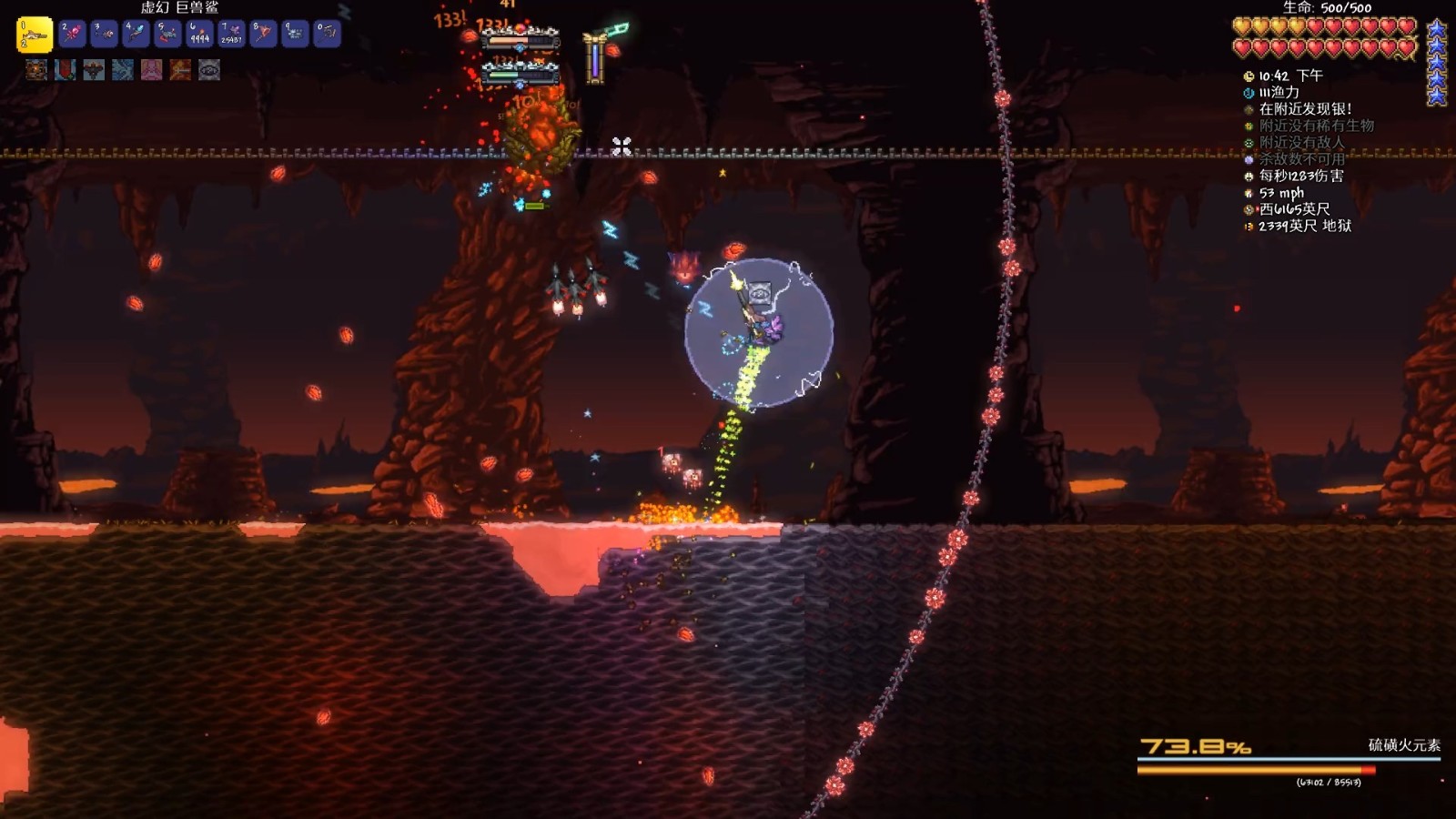Choose the fish-shaped item in hotbar slot 3
The height and width of the screenshot is (819, 1456).
[104, 35]
